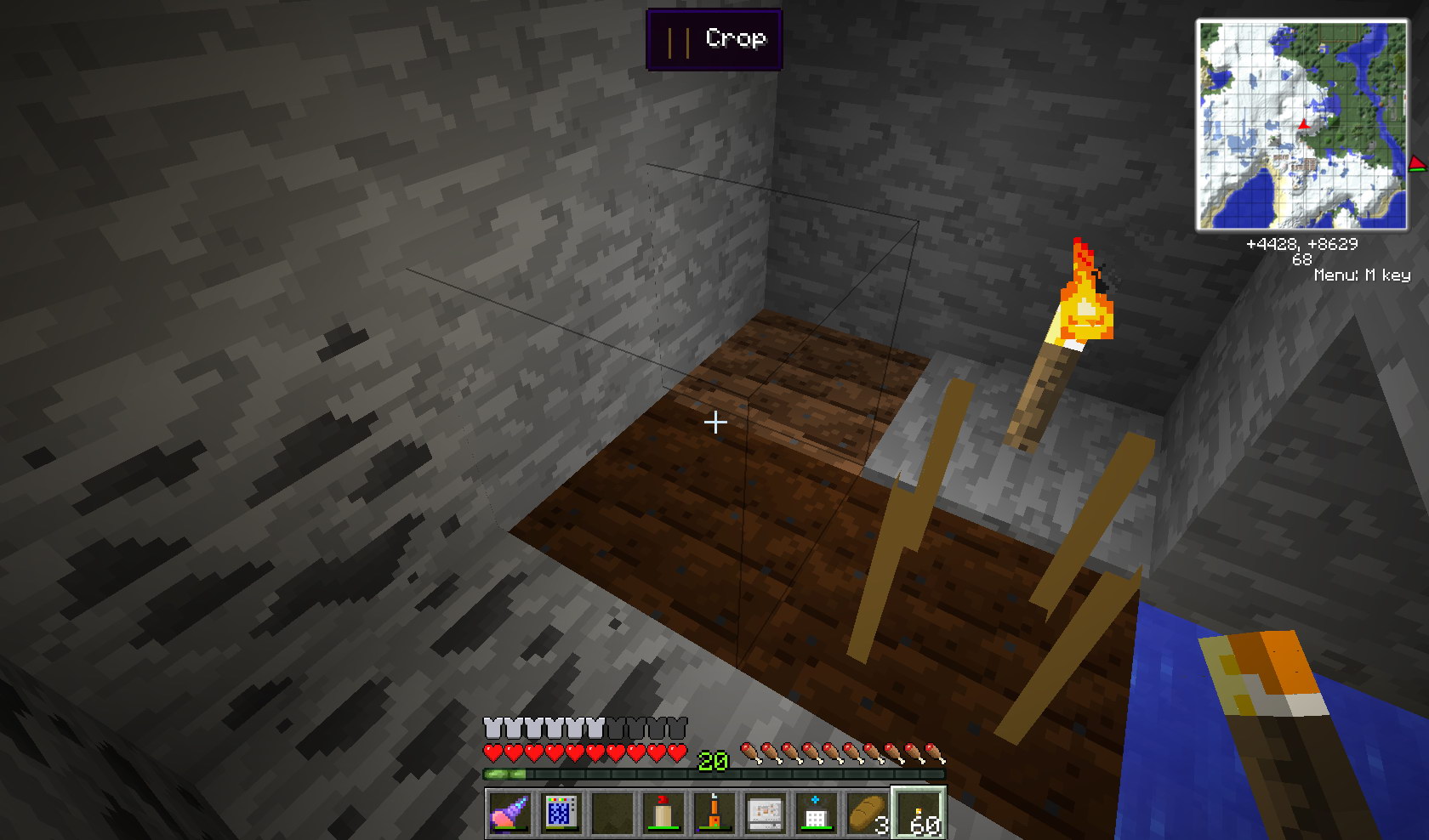
Task: Select the bread hotbar slot
Action: (867, 813)
